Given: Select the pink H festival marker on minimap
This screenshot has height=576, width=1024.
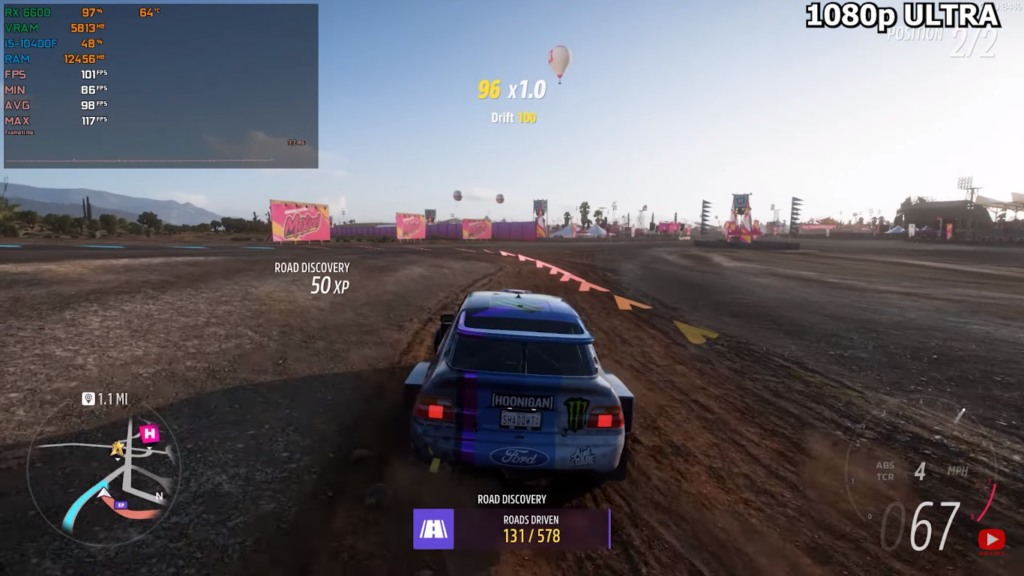Looking at the screenshot, I should [x=149, y=433].
